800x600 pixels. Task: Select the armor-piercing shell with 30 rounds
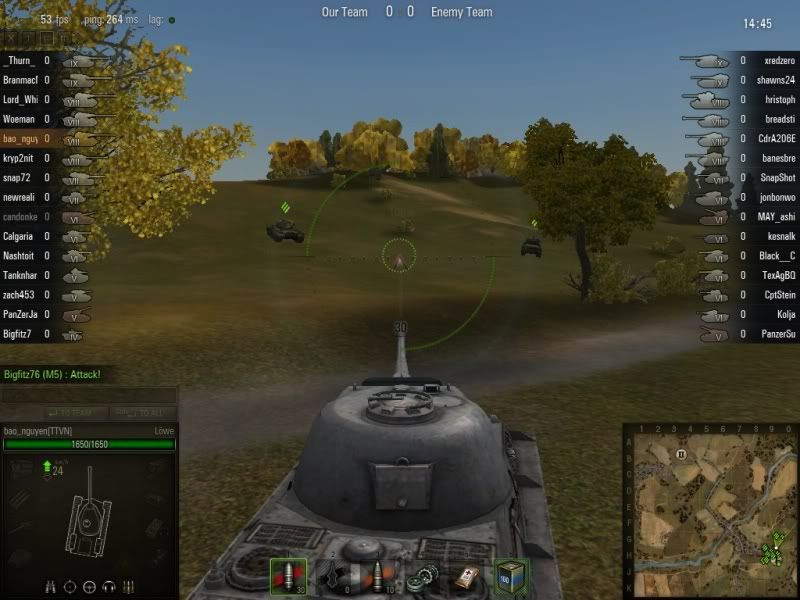(x=288, y=576)
